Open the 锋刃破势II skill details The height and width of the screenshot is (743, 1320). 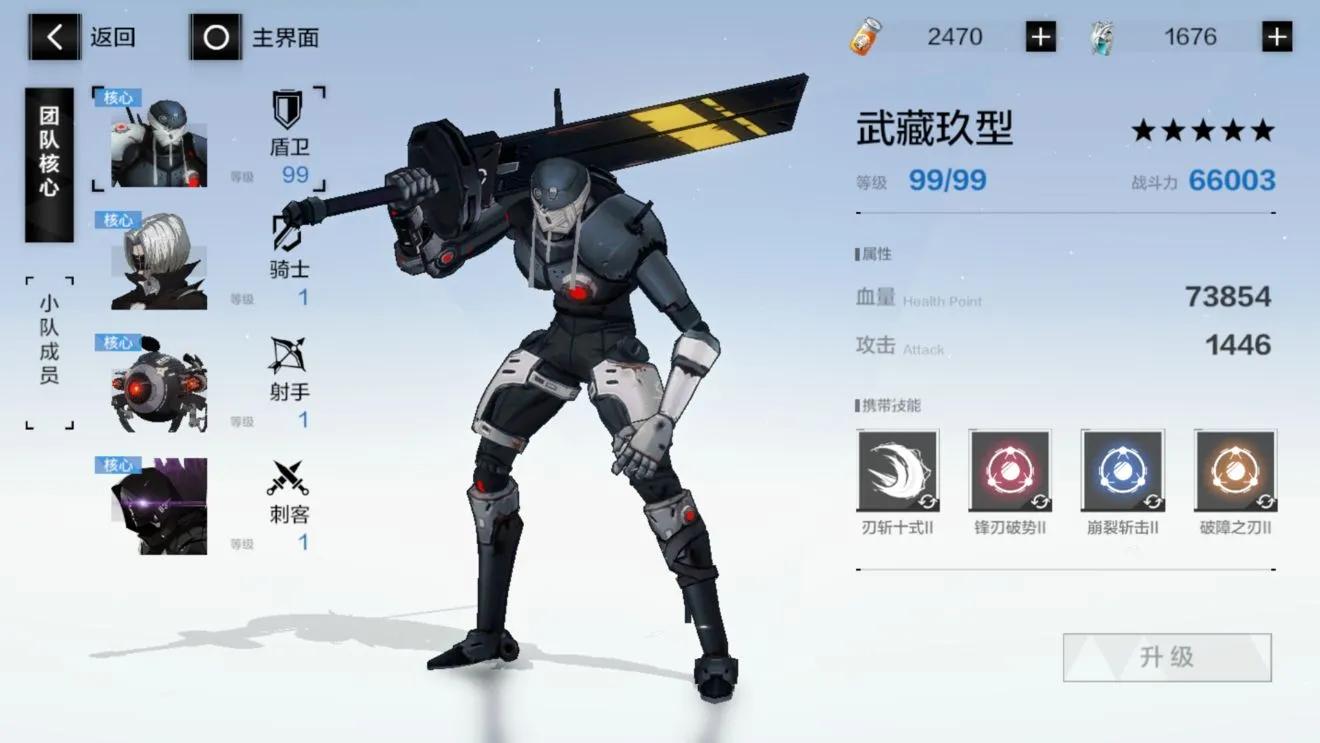1010,470
